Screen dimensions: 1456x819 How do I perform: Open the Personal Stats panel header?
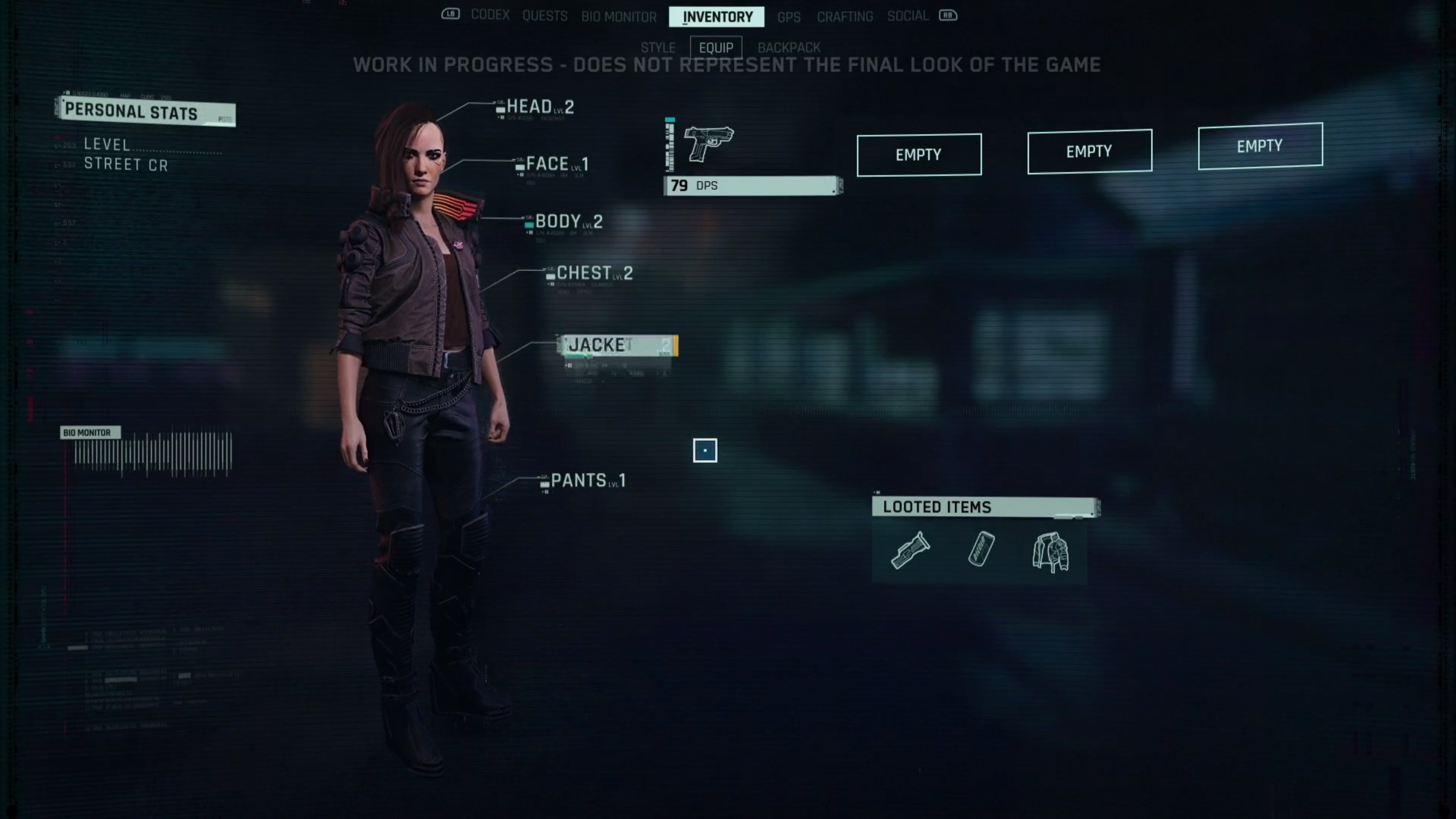pos(145,111)
